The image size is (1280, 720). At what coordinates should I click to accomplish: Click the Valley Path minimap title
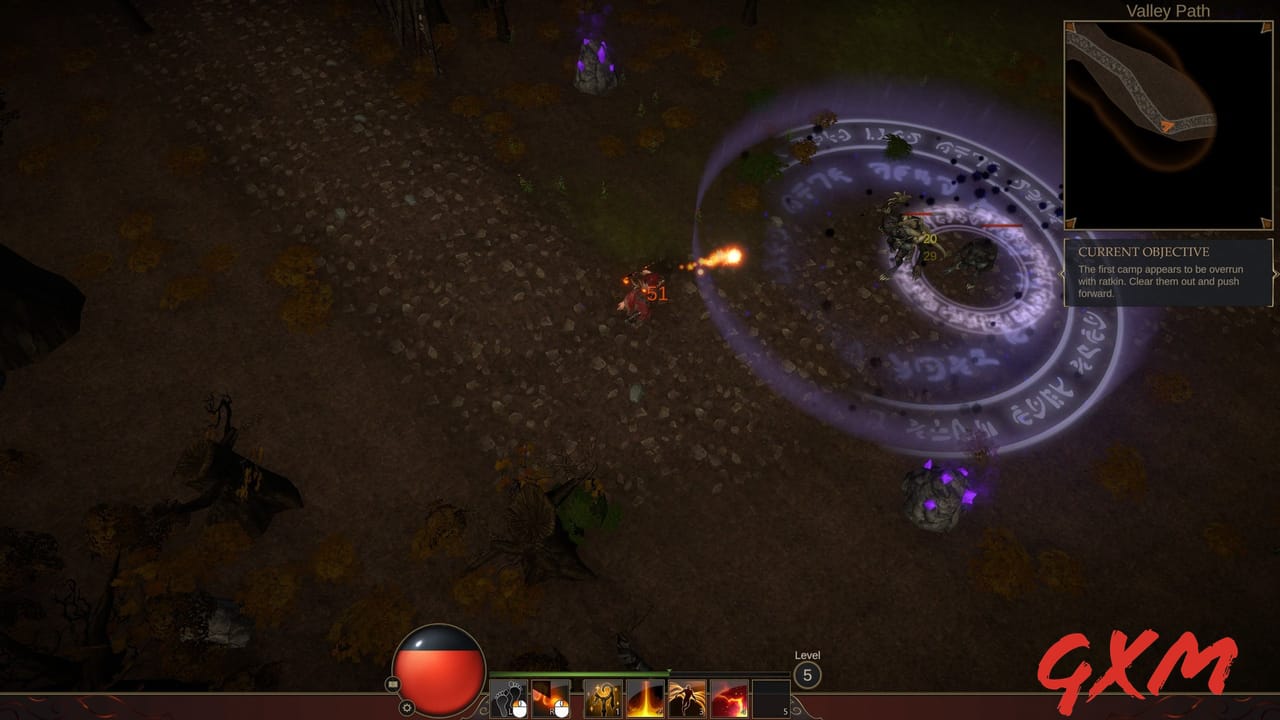click(1168, 11)
